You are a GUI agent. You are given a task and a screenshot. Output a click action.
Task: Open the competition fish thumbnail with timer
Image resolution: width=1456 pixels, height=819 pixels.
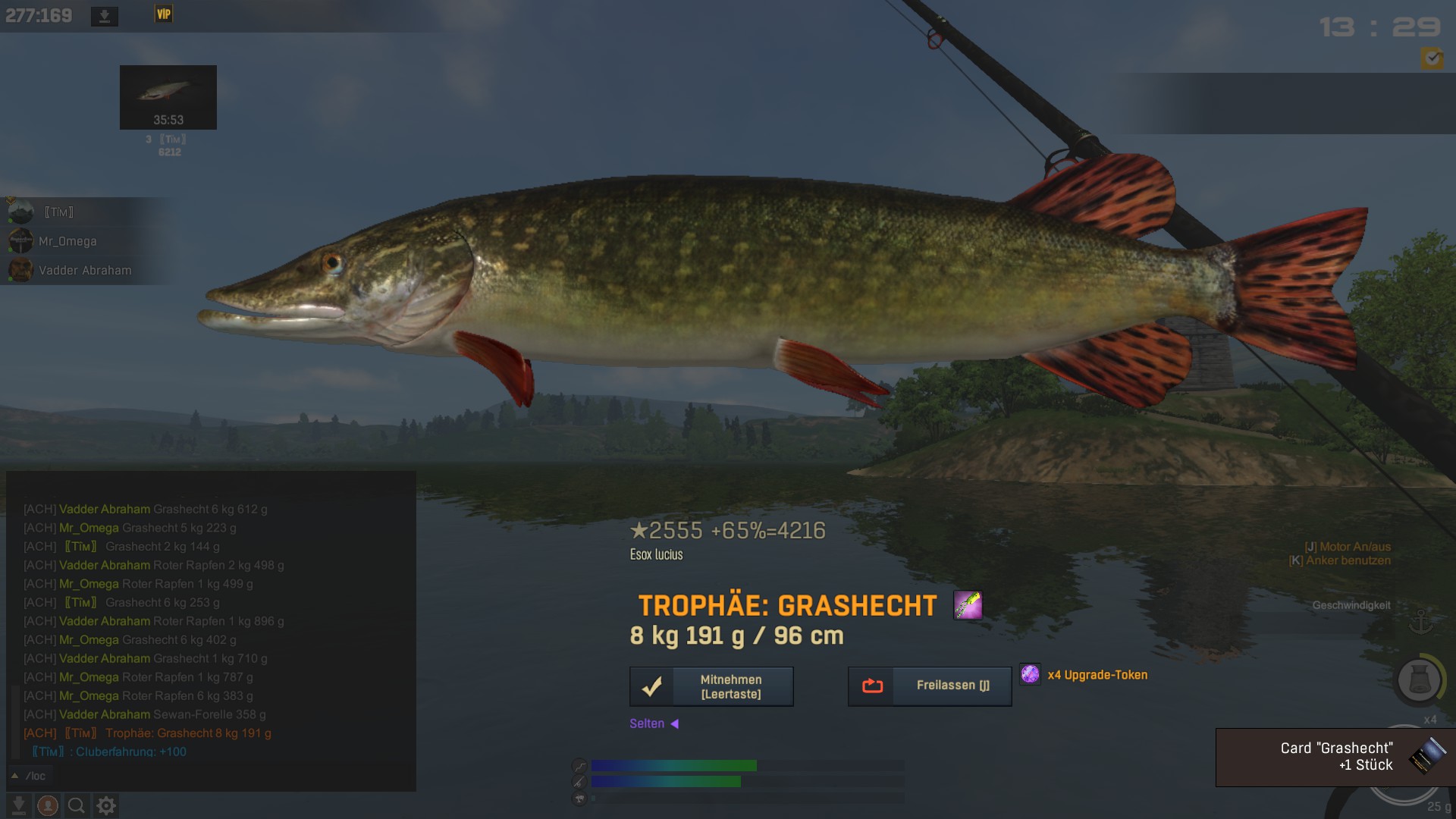point(168,97)
